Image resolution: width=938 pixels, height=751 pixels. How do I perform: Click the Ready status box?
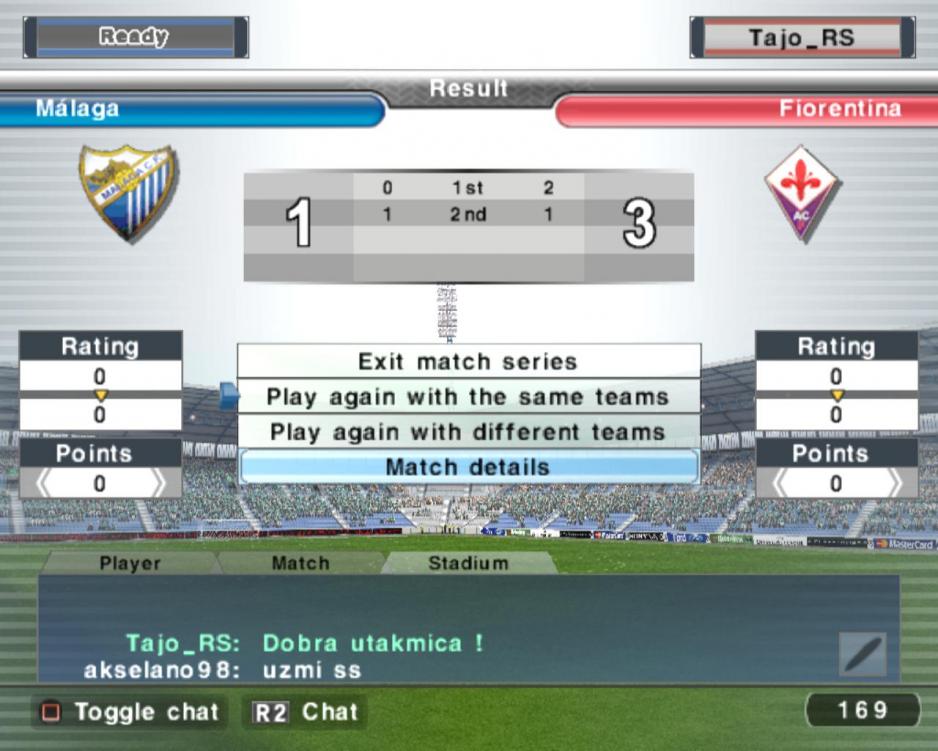(x=134, y=37)
